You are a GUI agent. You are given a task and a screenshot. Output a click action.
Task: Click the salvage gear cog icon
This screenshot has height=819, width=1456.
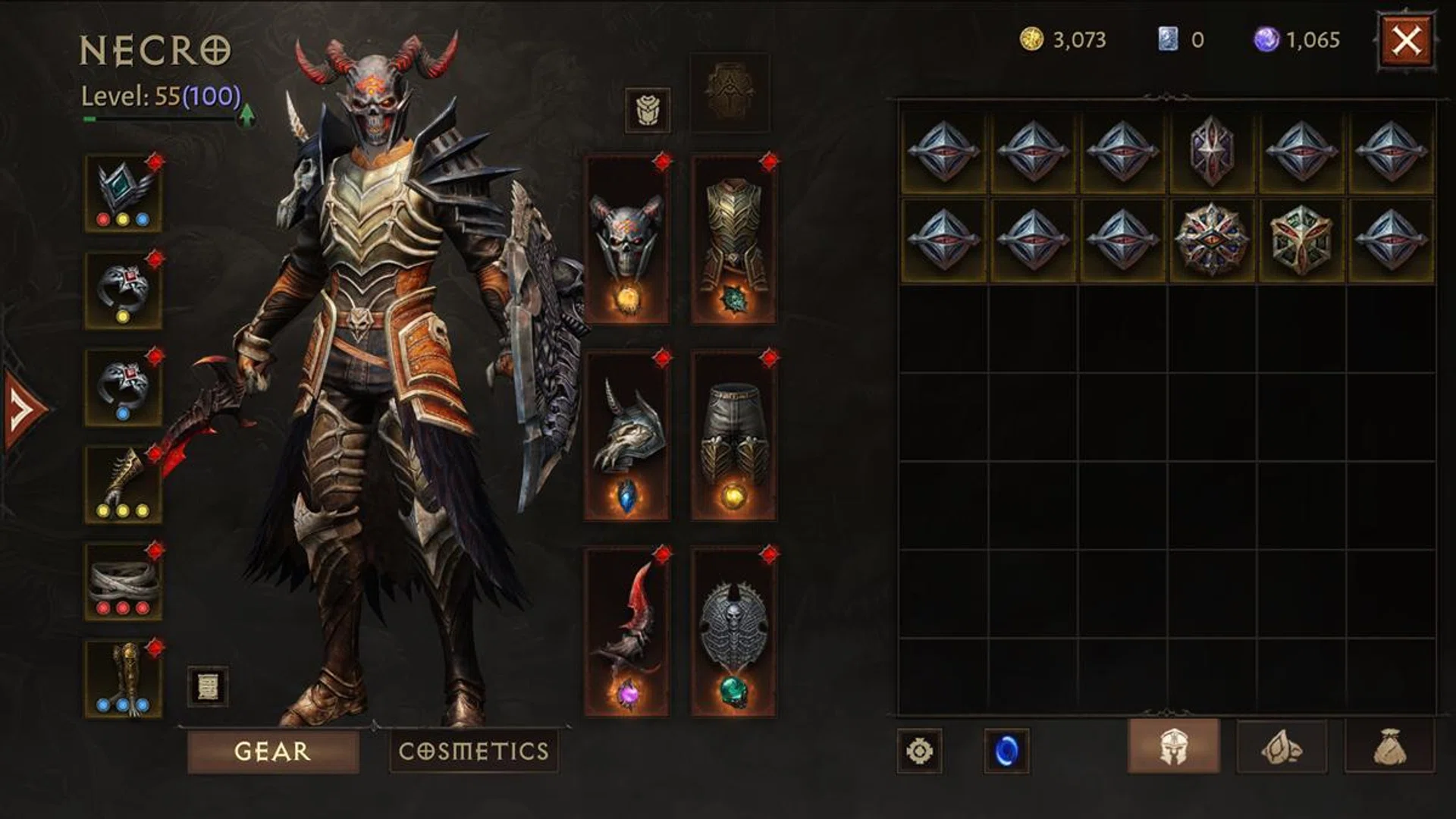tap(921, 749)
